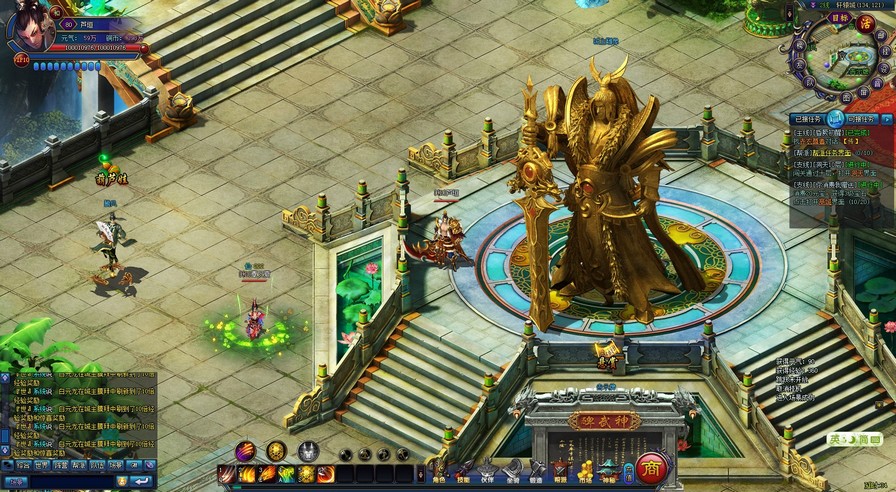Open the 市场 market with gold coins
Viewport: 896px width, 492px height.
tap(585, 470)
